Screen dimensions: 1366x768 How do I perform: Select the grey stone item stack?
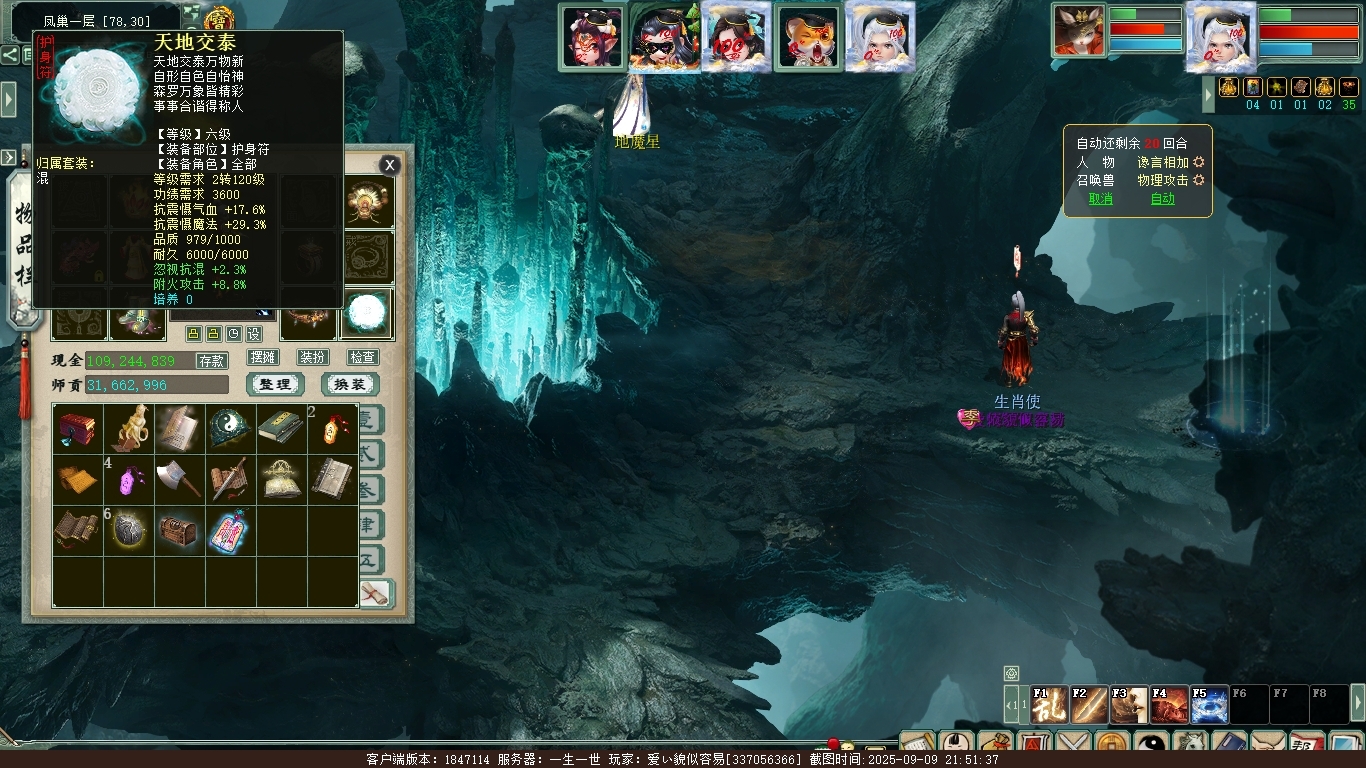128,530
